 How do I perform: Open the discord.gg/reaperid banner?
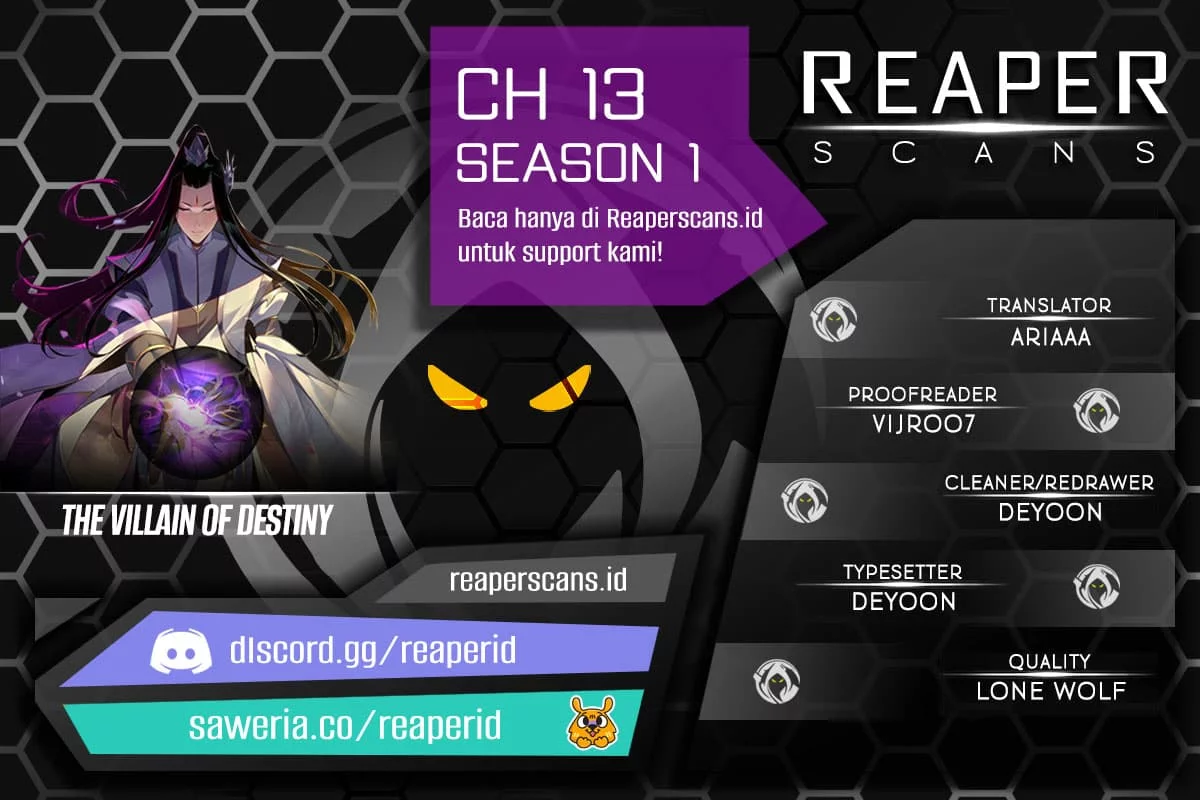pos(360,653)
